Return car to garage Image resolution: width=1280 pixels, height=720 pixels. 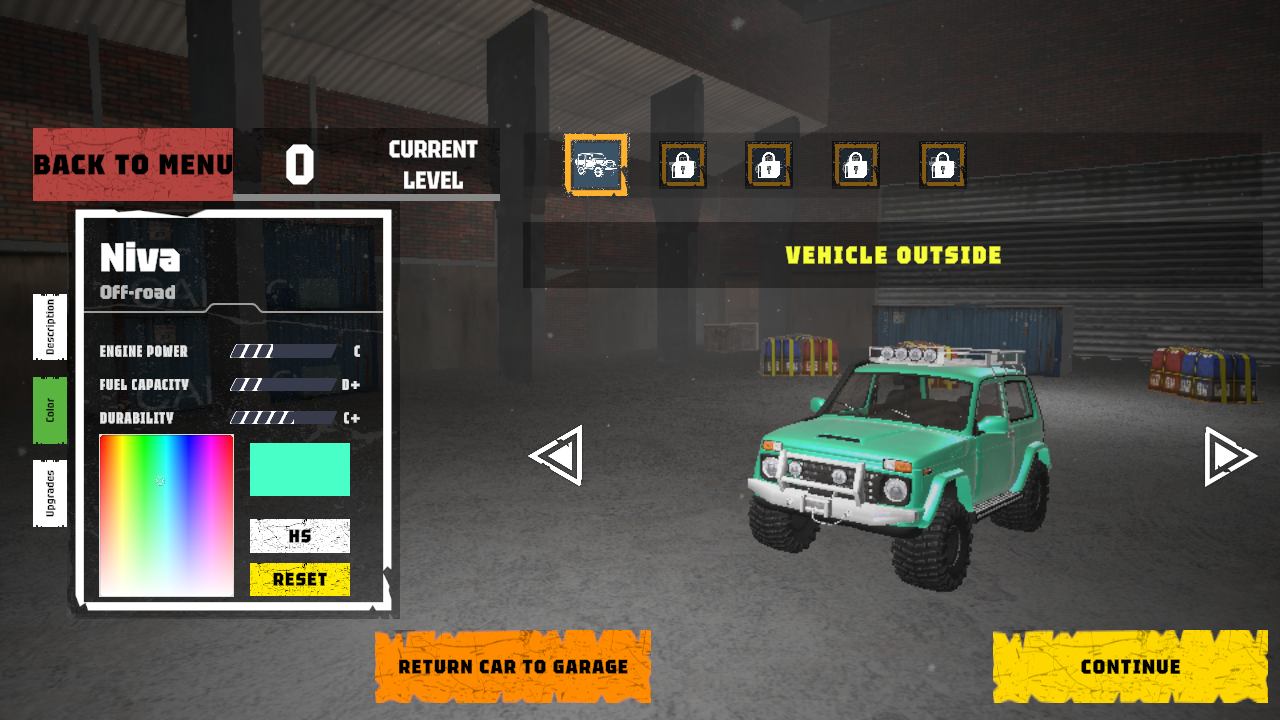(x=513, y=666)
